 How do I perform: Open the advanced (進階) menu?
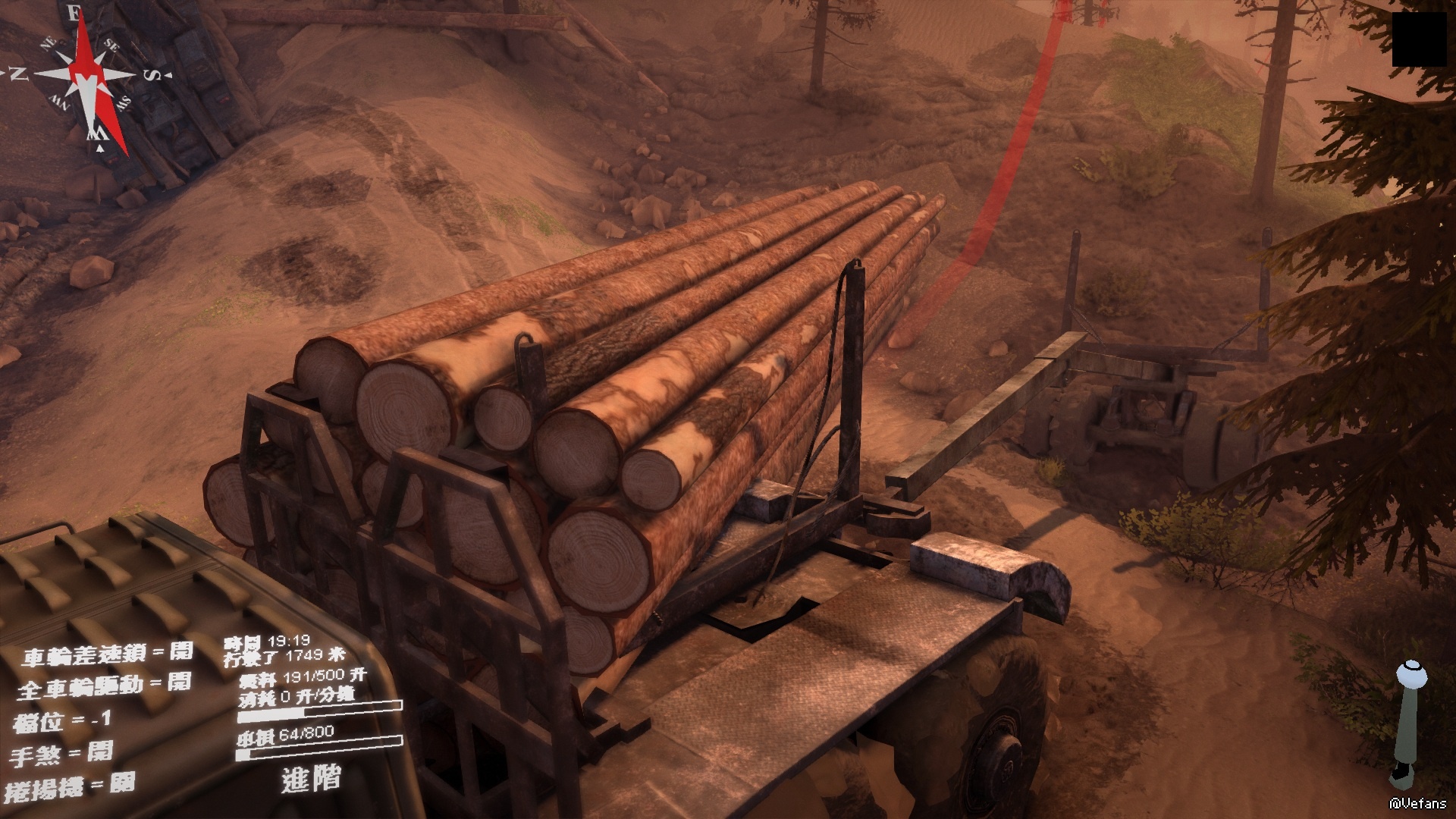pyautogui.click(x=311, y=778)
